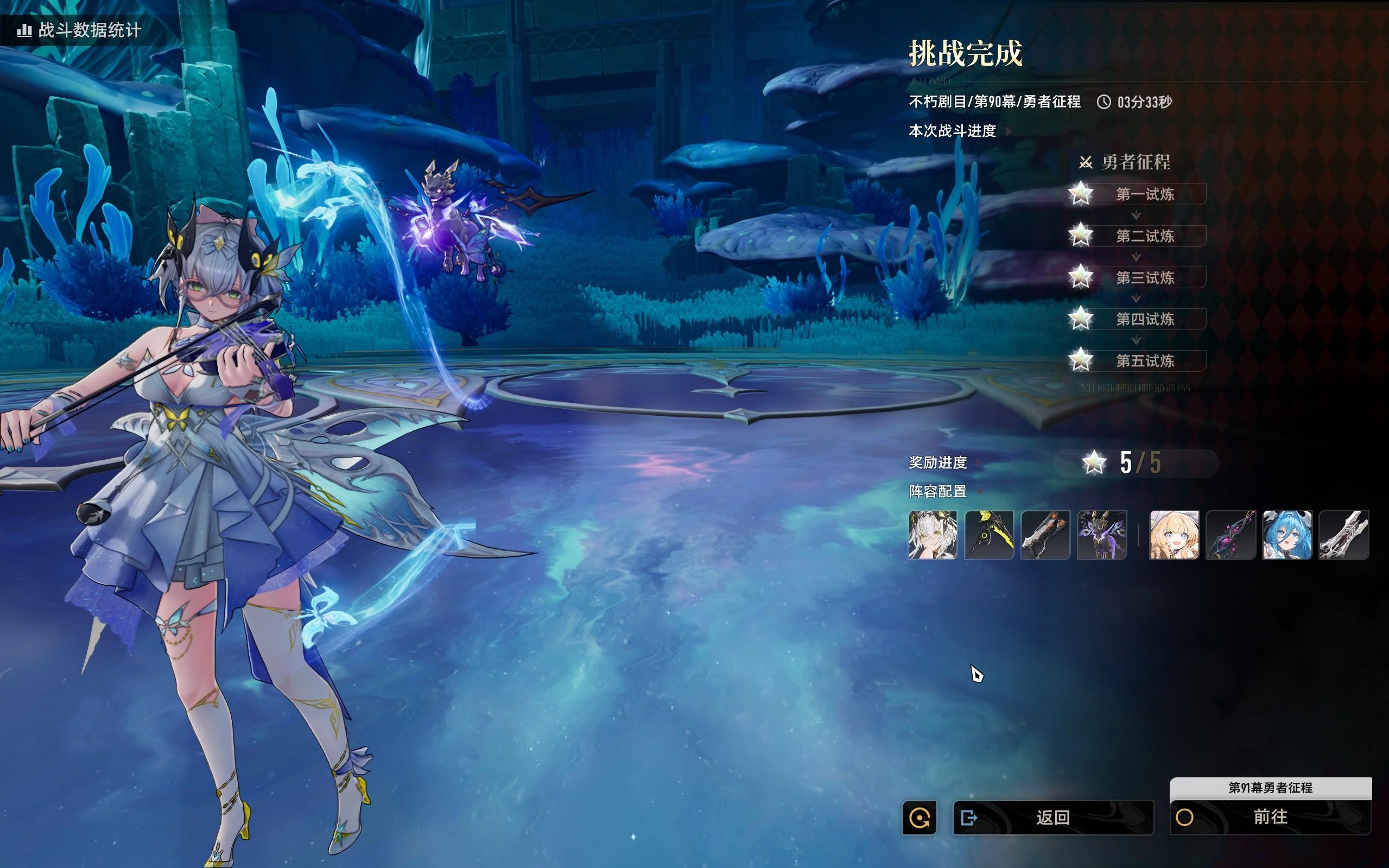This screenshot has width=1389, height=868.
Task: Choose the 第三试炼 trial row
Action: (1145, 278)
